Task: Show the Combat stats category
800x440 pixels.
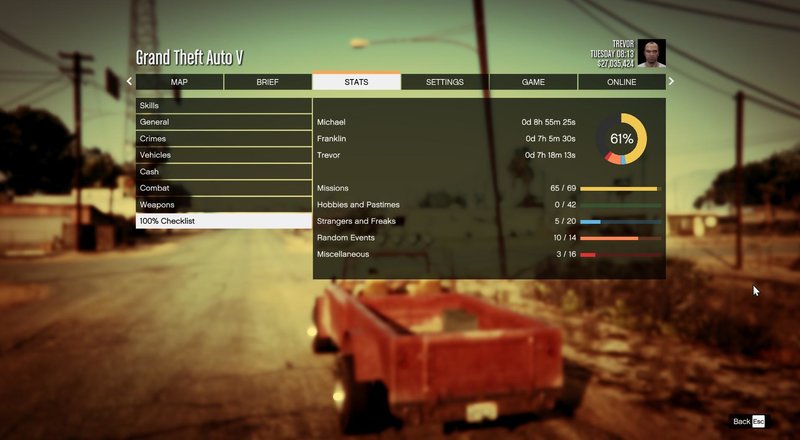Action: pos(223,188)
